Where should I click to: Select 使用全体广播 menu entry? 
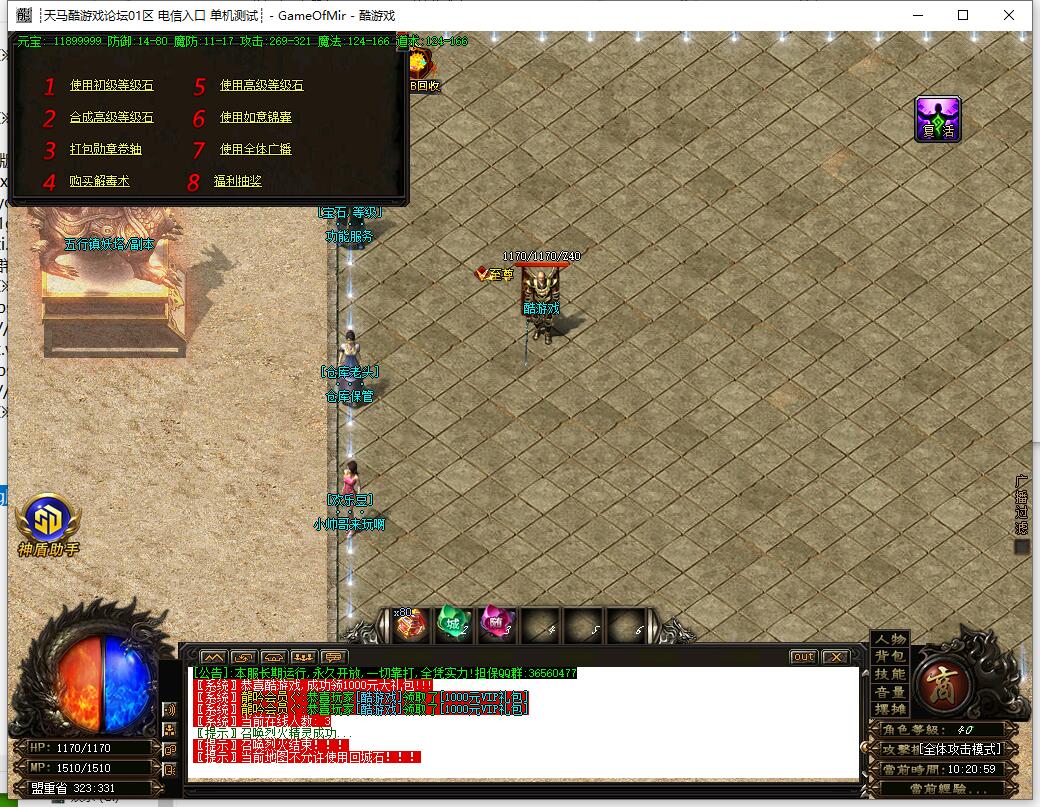(x=255, y=150)
